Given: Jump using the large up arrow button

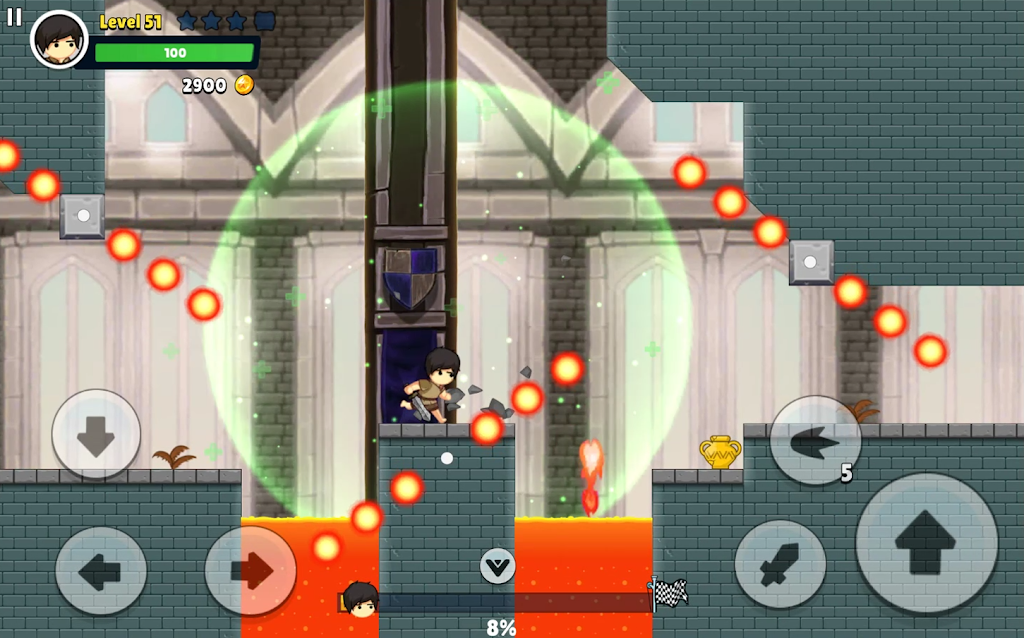Looking at the screenshot, I should (x=926, y=543).
